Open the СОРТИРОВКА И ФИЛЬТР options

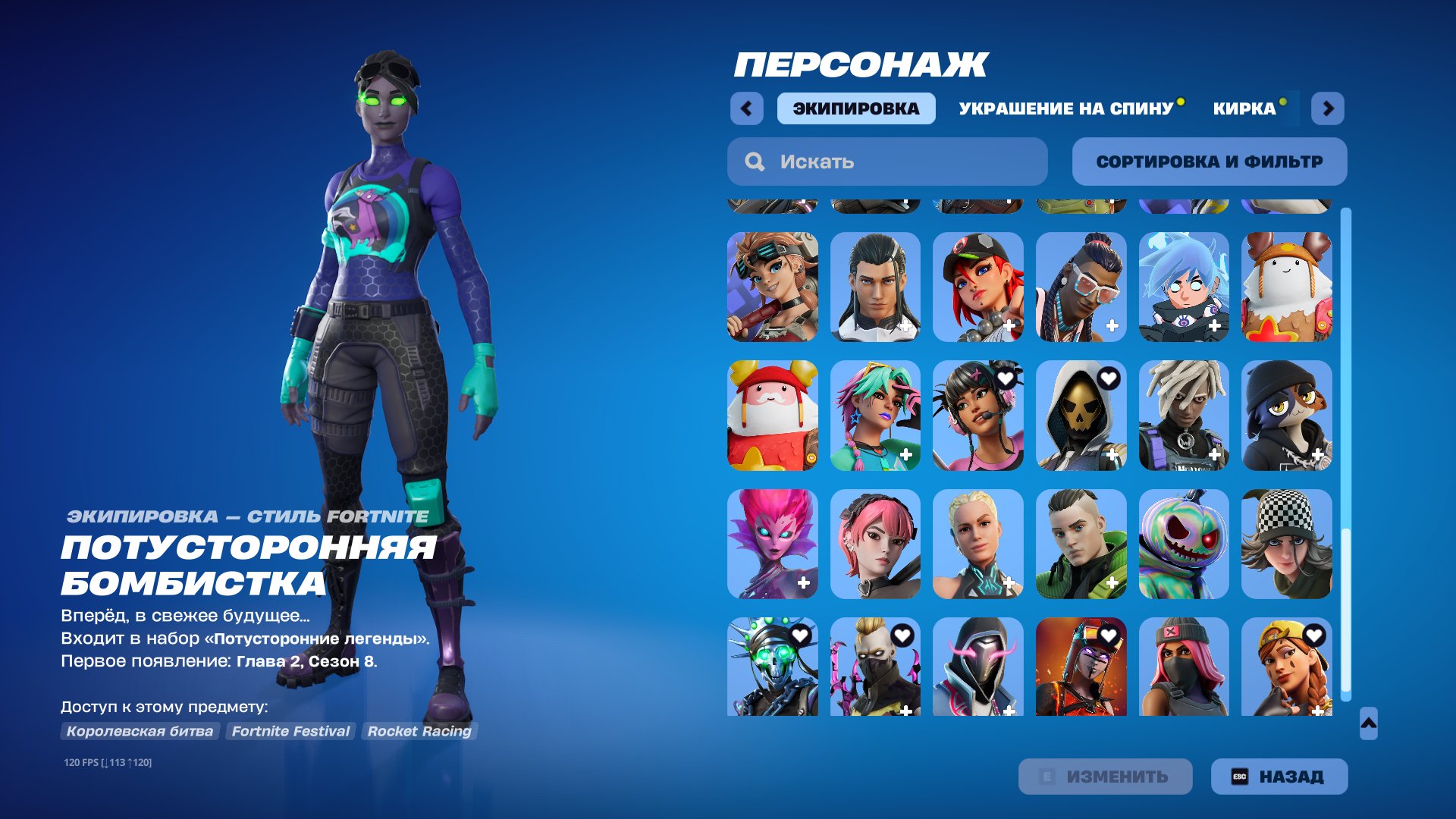tap(1210, 161)
